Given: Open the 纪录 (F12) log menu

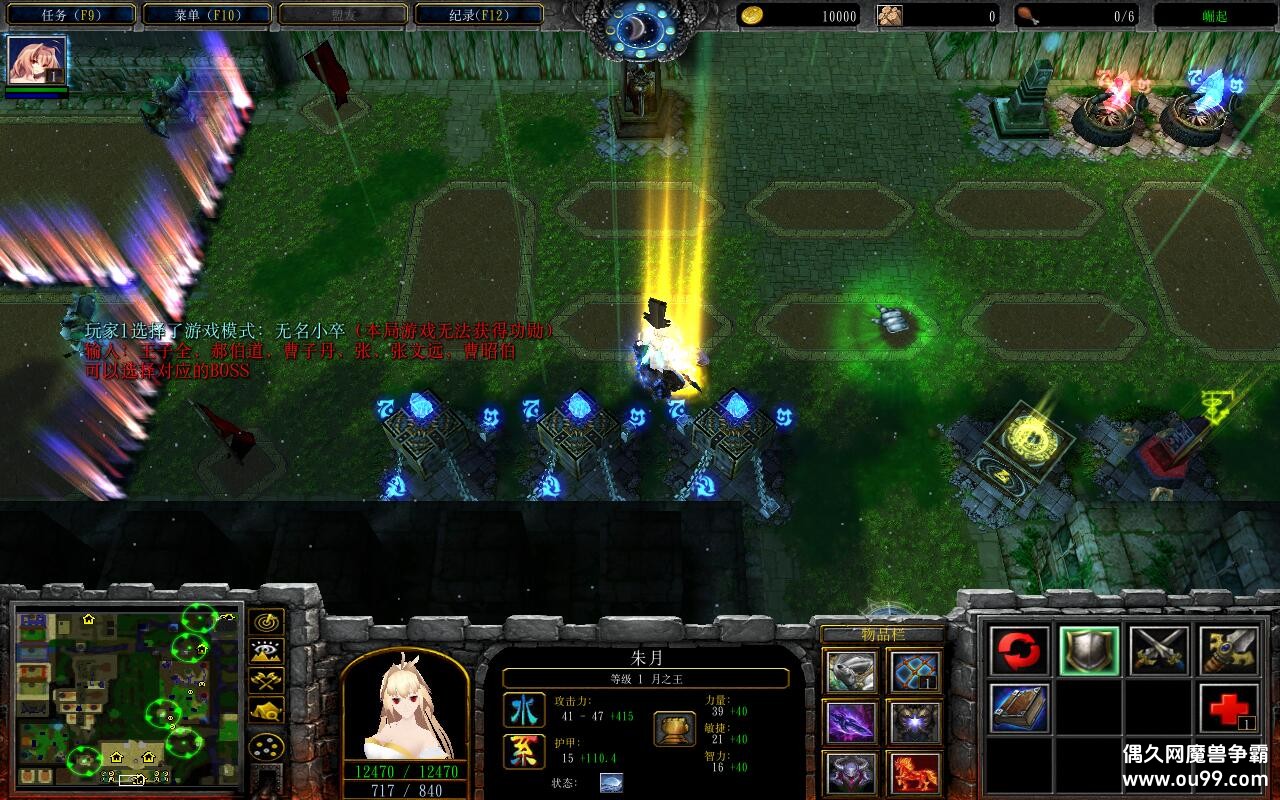Looking at the screenshot, I should click(x=479, y=15).
